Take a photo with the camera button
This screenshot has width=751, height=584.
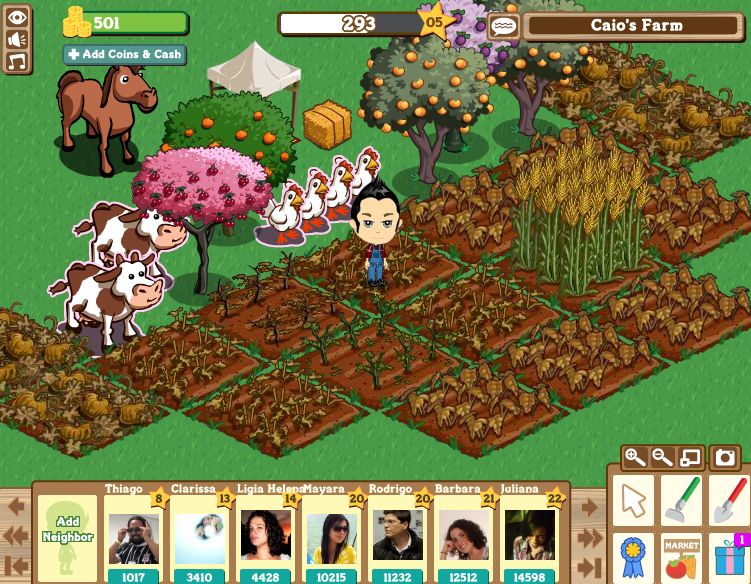click(725, 458)
